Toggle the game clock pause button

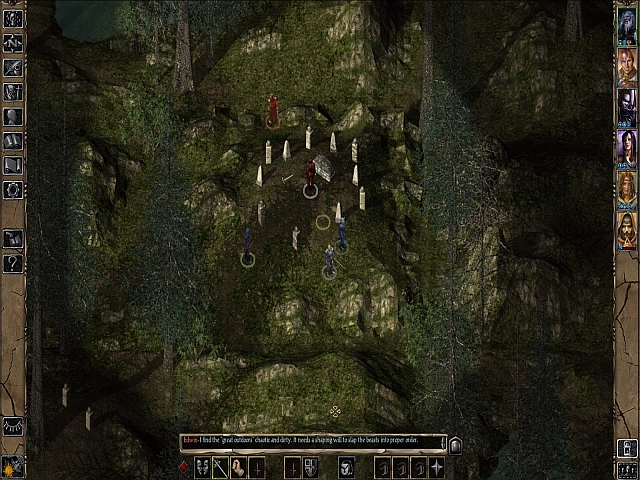13,466
